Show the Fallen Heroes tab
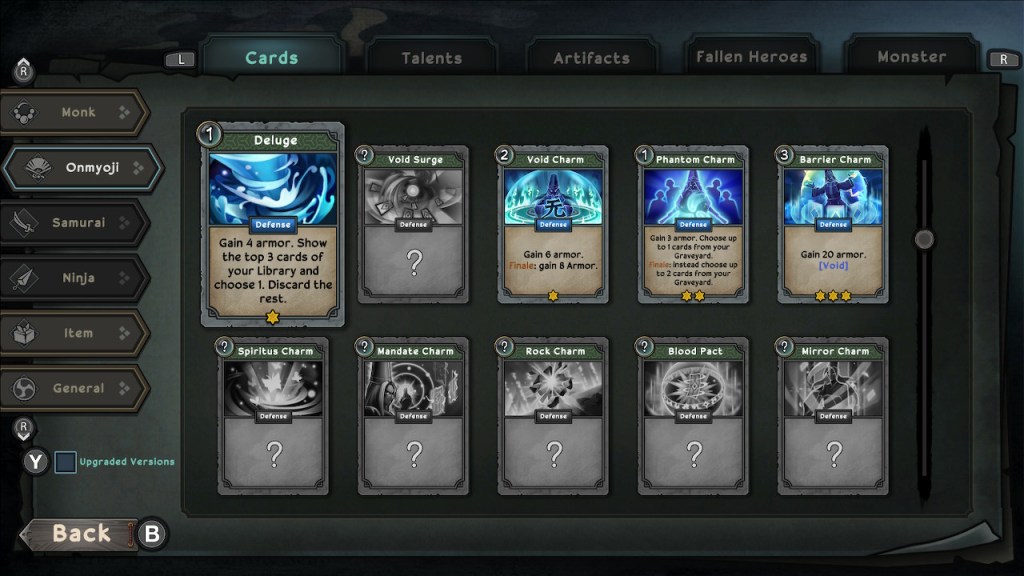The image size is (1024, 576). pos(751,57)
